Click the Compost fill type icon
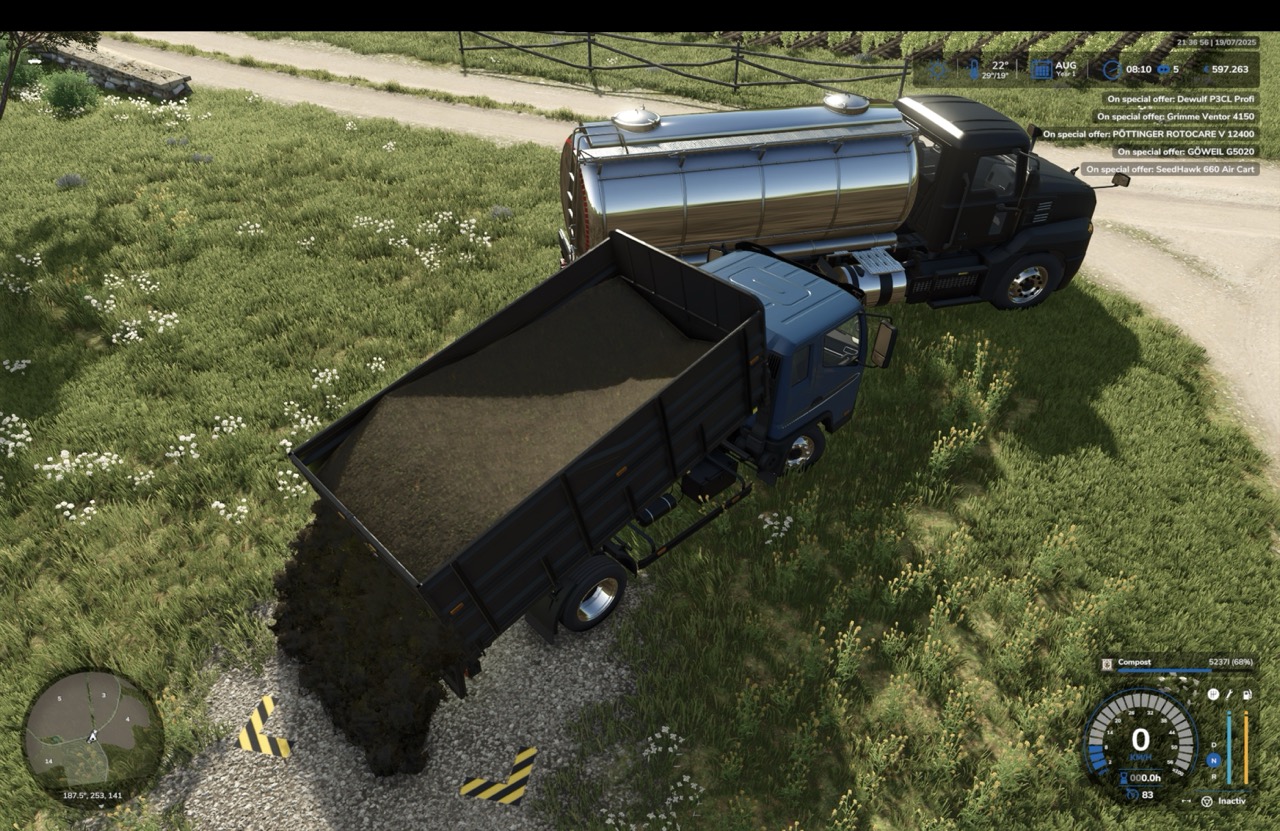Screen dimensions: 1280x831 click(x=1108, y=663)
